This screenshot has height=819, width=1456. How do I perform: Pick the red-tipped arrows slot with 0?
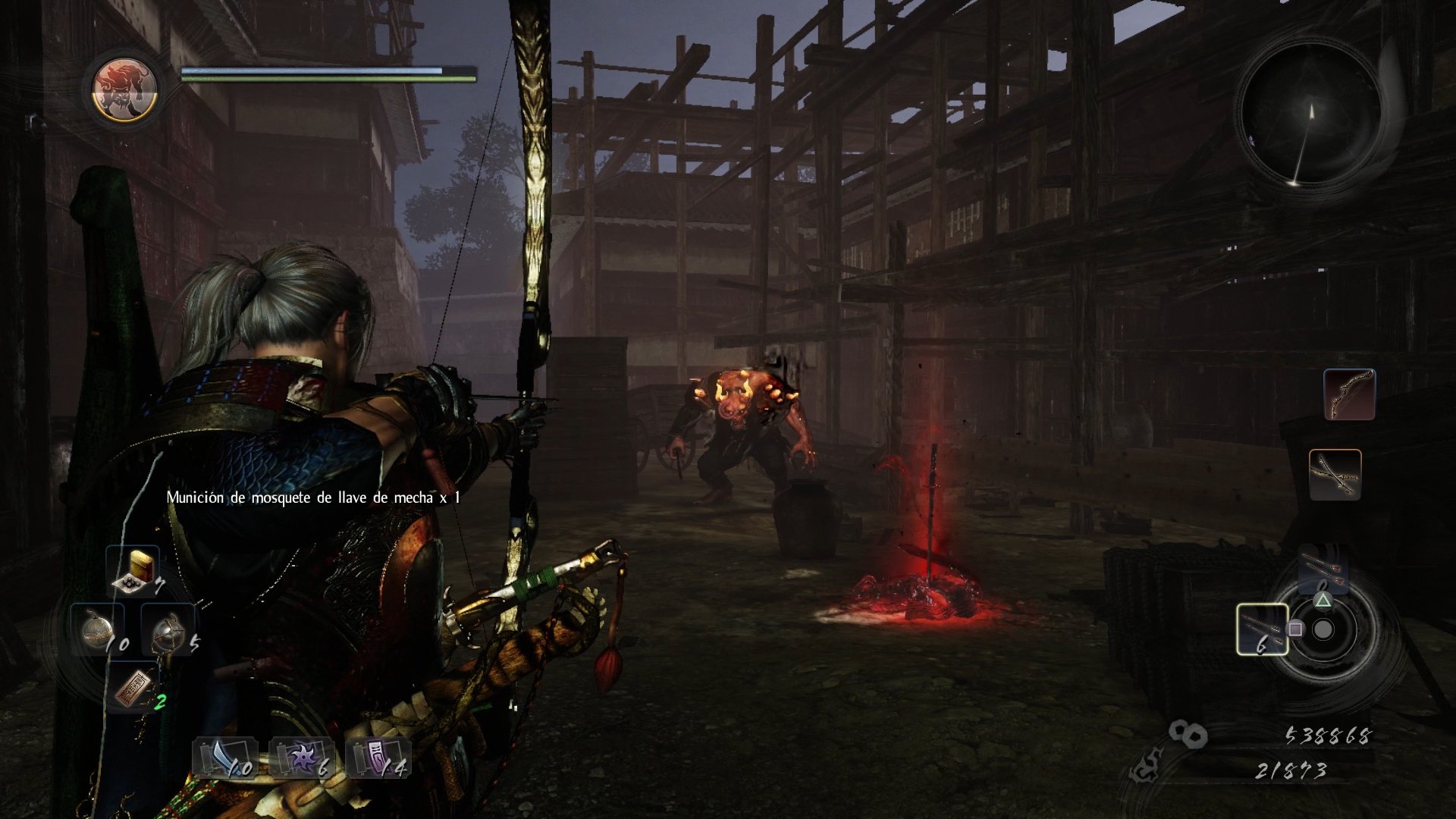(1323, 569)
